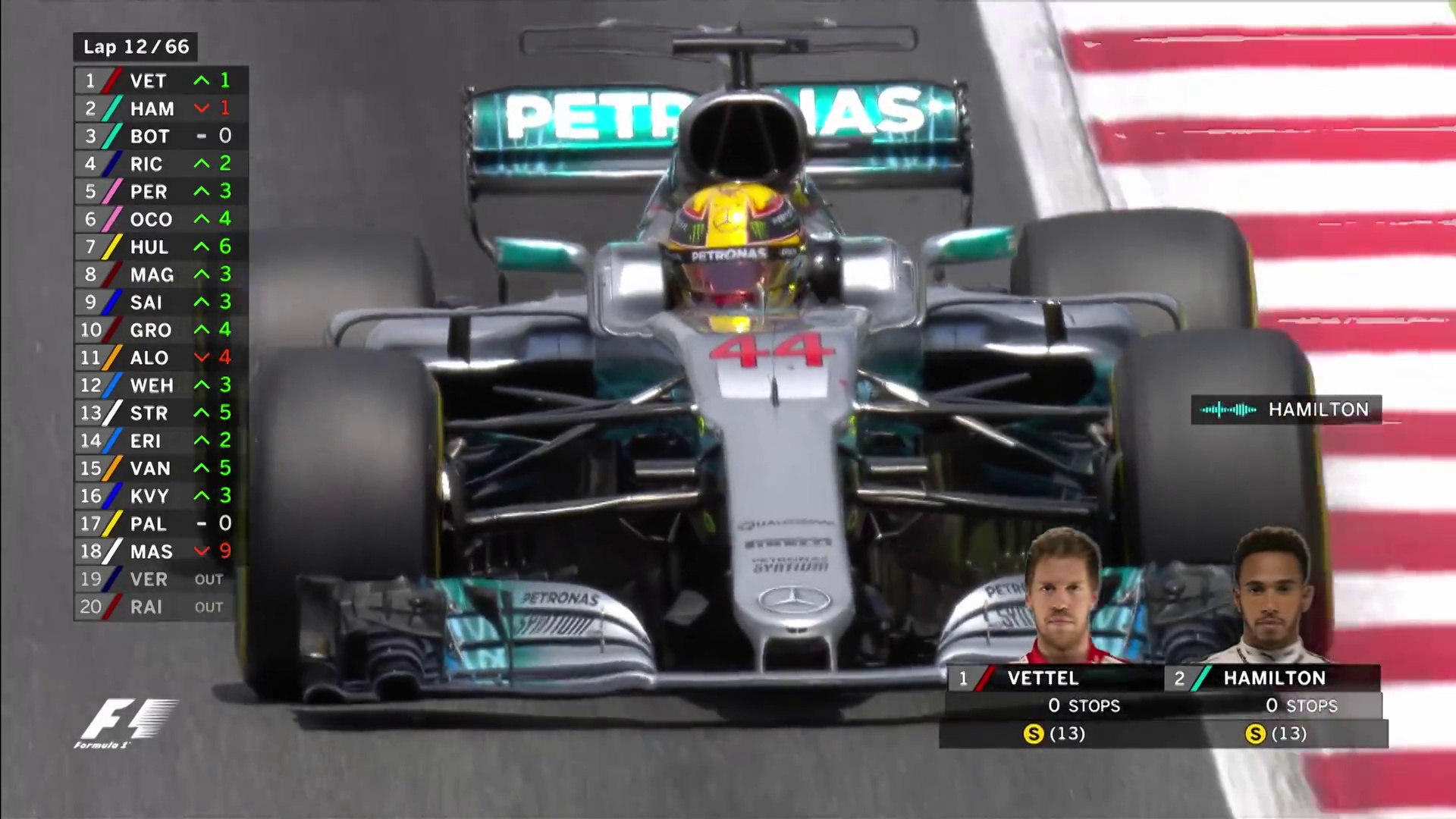Pick the RIC driver row
The height and width of the screenshot is (819, 1456).
[161, 164]
